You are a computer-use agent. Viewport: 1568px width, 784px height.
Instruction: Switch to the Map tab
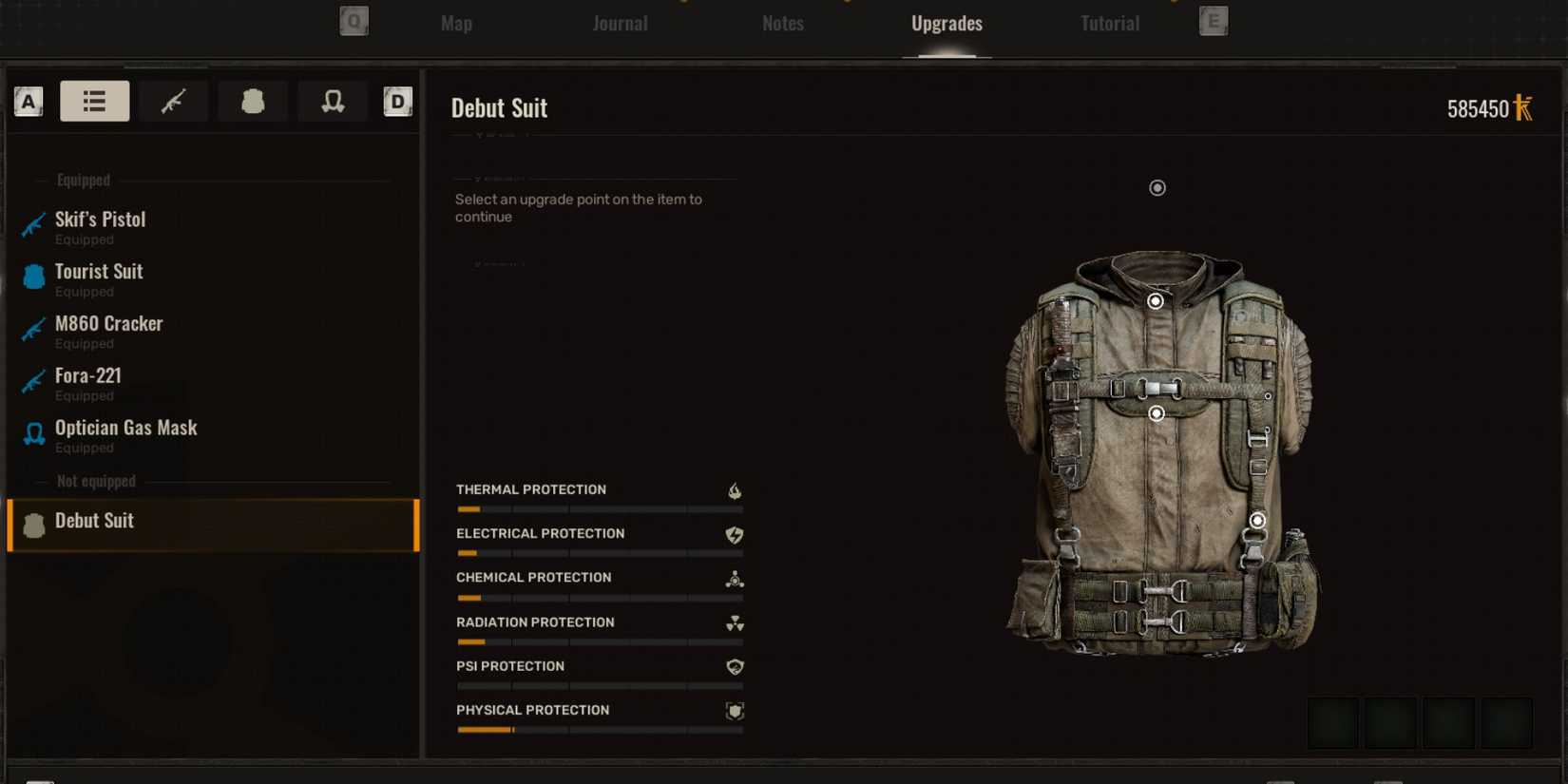[x=455, y=23]
